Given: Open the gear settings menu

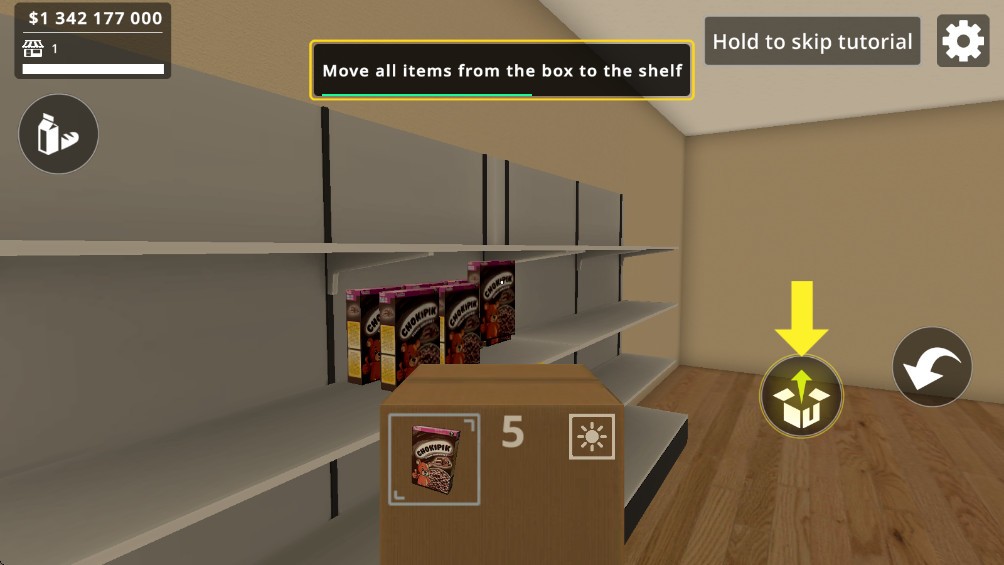Looking at the screenshot, I should click(962, 41).
